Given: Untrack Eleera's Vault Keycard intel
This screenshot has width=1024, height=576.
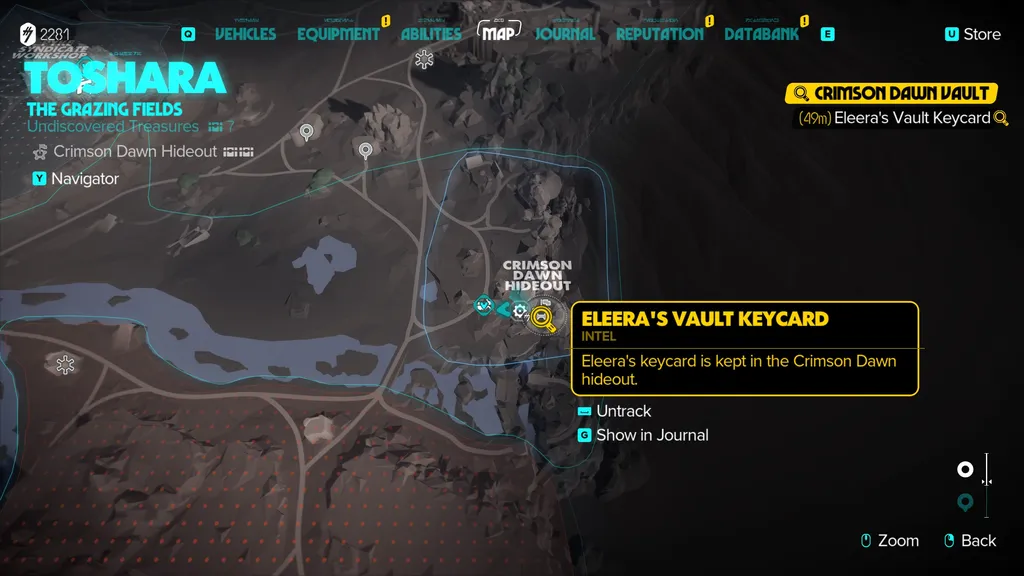Looking at the screenshot, I should point(623,411).
